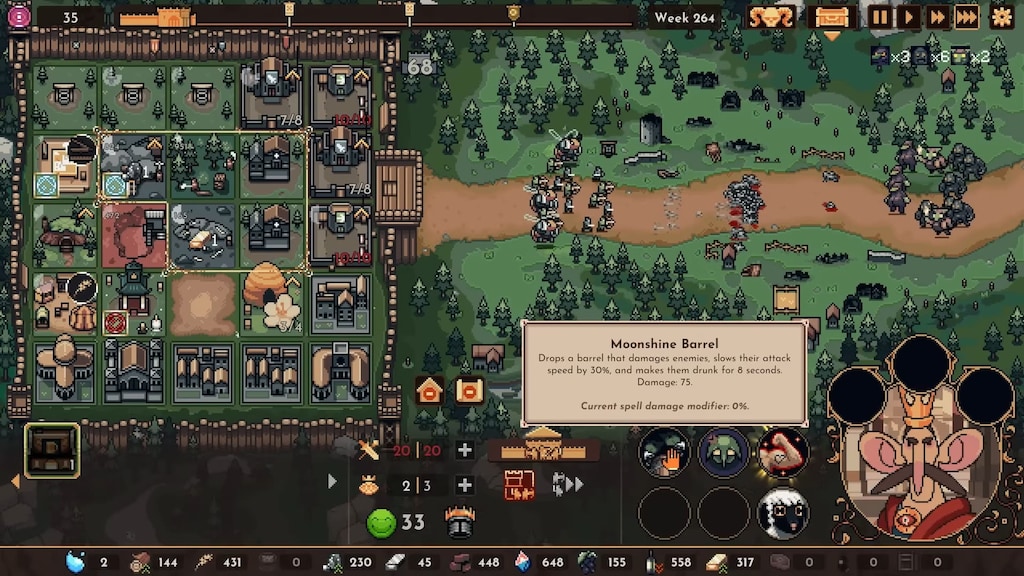The height and width of the screenshot is (576, 1024).
Task: Activate the green goblin mask spell
Action: pyautogui.click(x=723, y=453)
